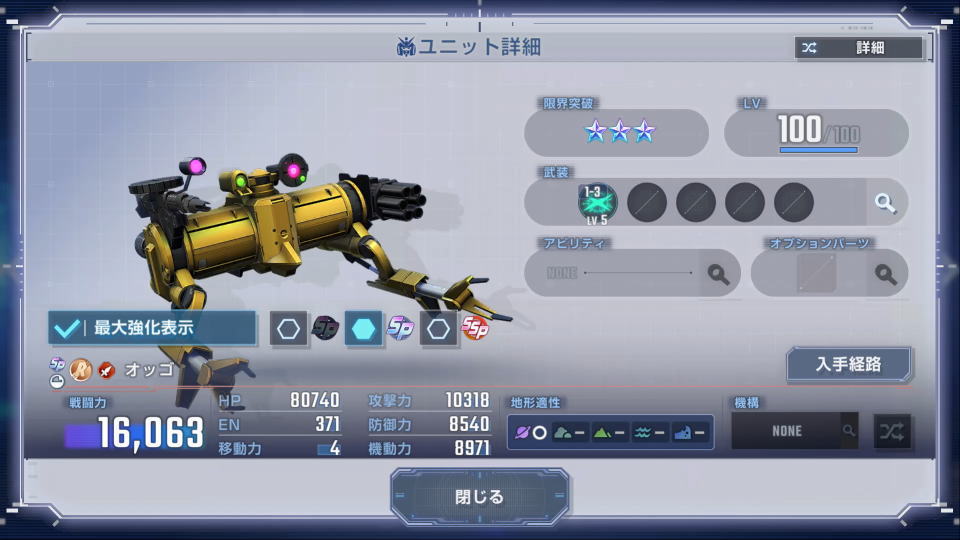
Task: Open the 機構 NONE search field
Action: [x=795, y=431]
